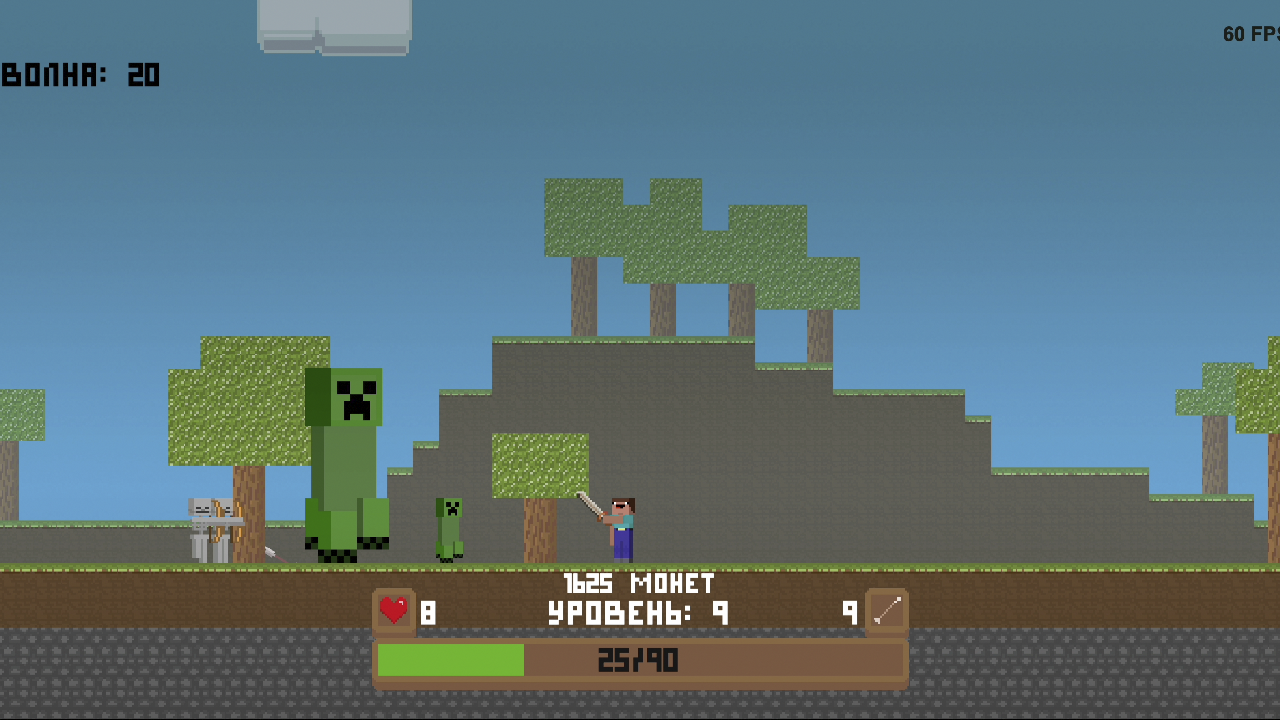
Task: Click the УРОВЕНЬ: 9 level label
Action: pyautogui.click(x=637, y=612)
